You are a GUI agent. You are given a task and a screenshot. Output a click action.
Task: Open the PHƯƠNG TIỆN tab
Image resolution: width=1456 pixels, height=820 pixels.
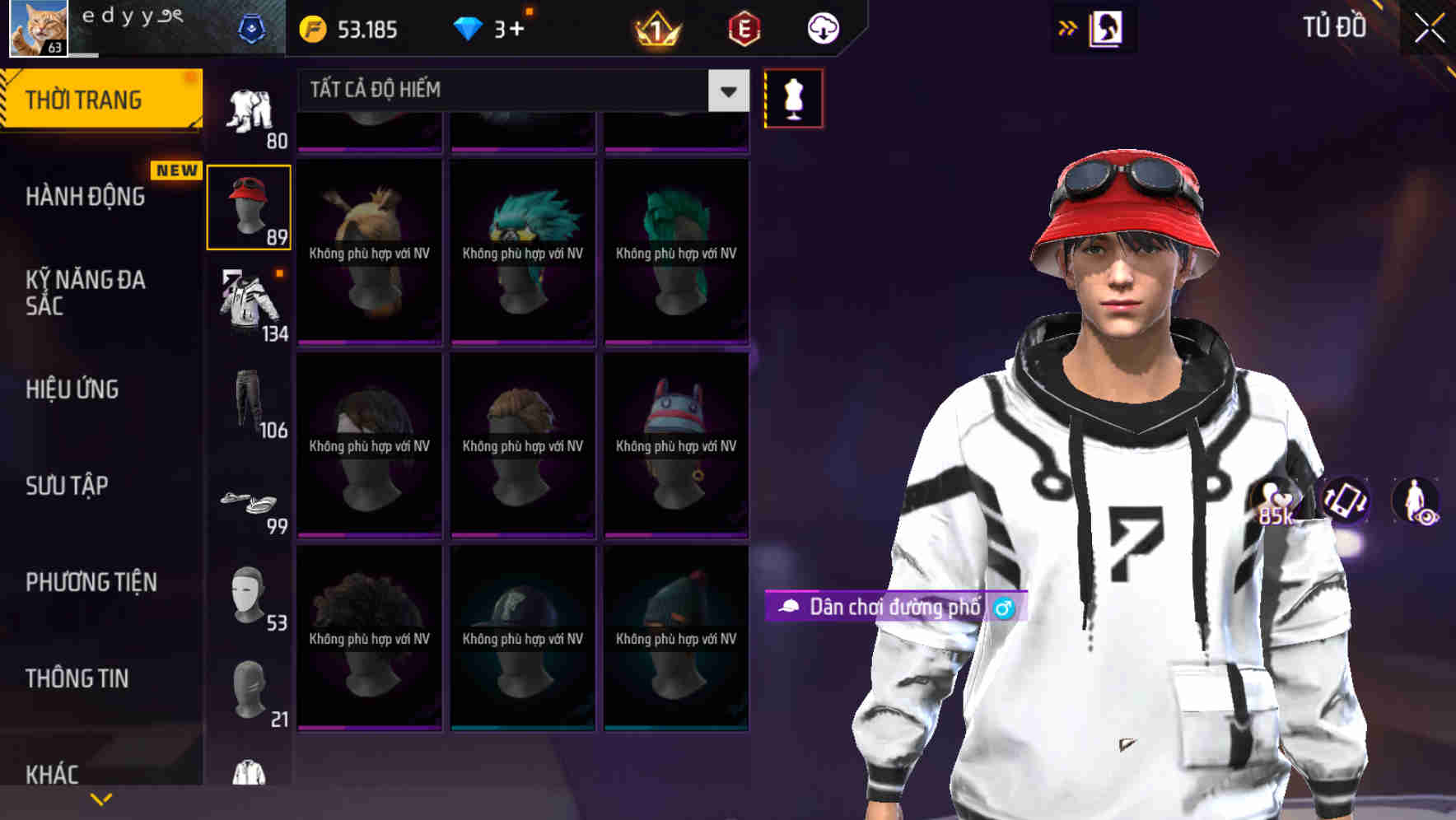pos(91,581)
